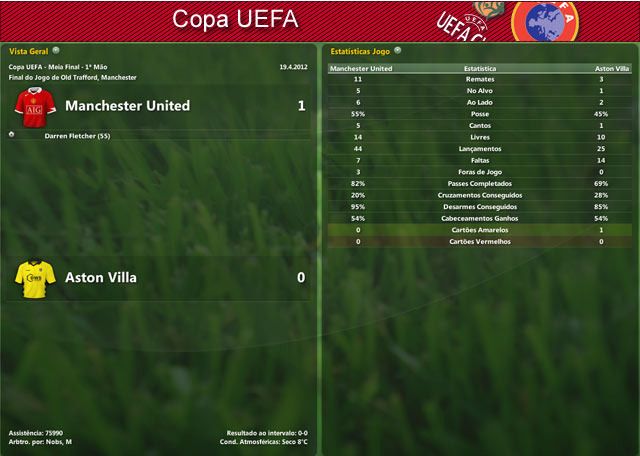Select the Aston Villa team name

point(100,277)
